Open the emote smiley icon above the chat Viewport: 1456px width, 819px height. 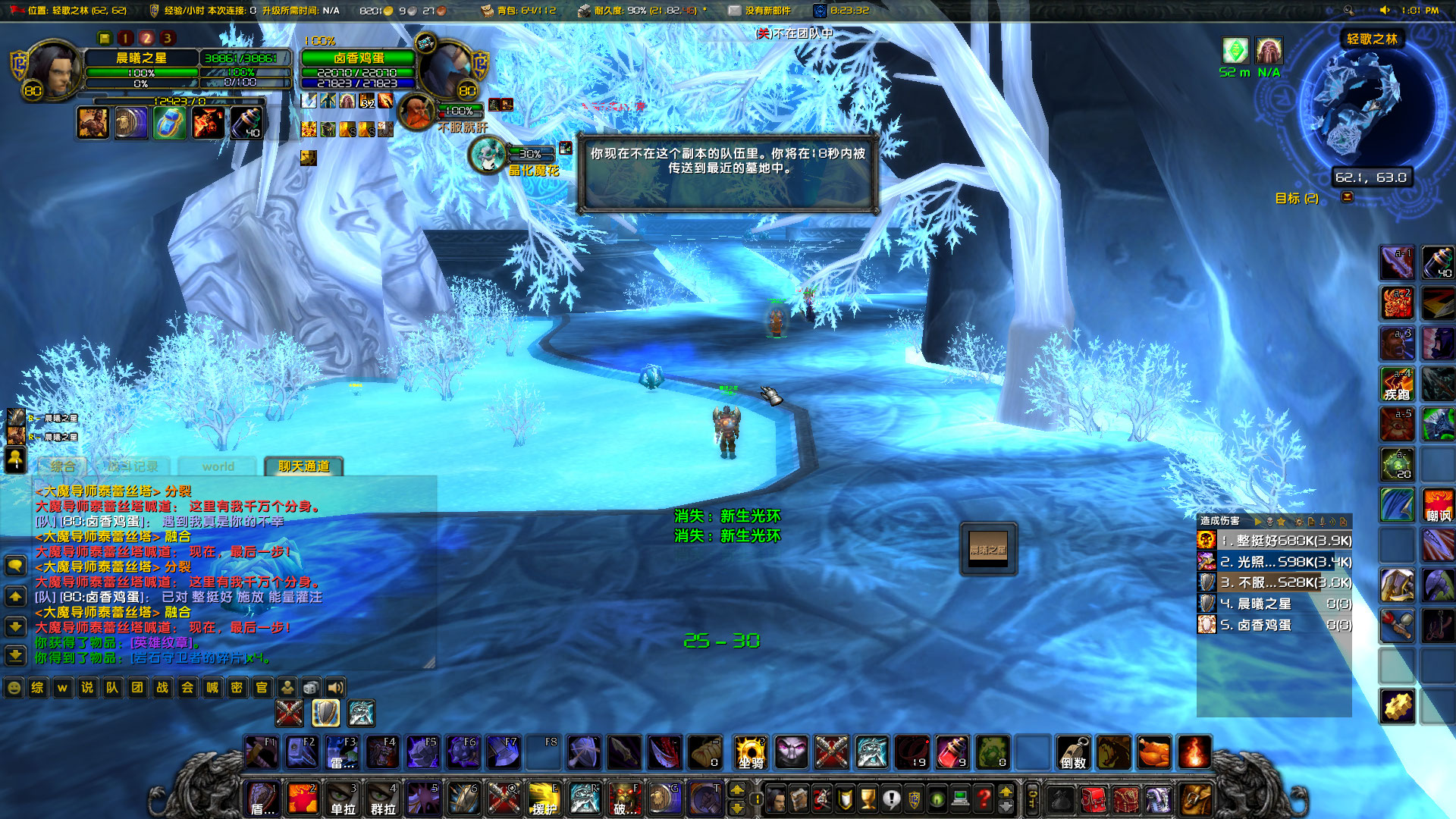point(13,689)
